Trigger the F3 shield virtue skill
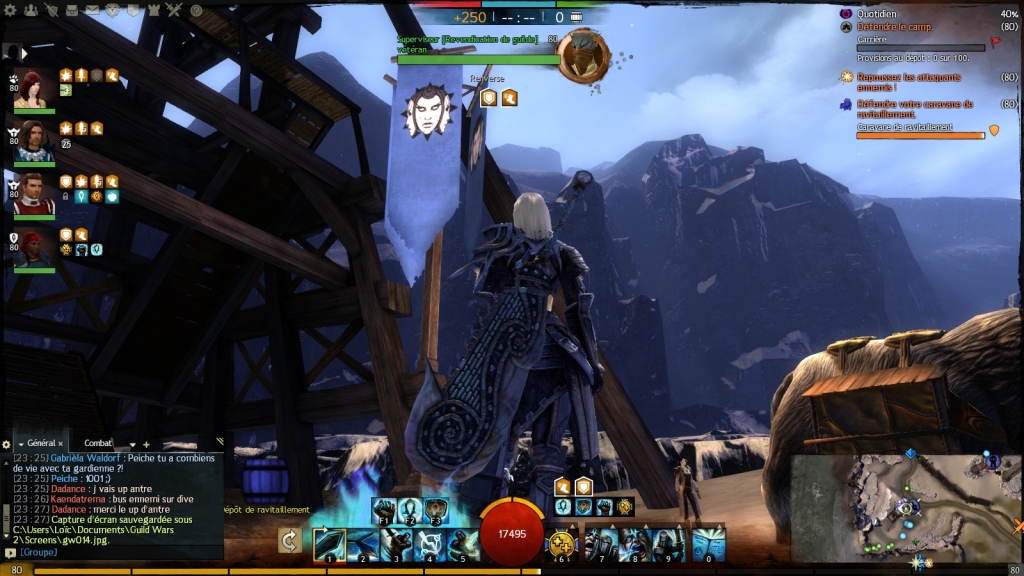1024x576 pixels. tap(435, 510)
